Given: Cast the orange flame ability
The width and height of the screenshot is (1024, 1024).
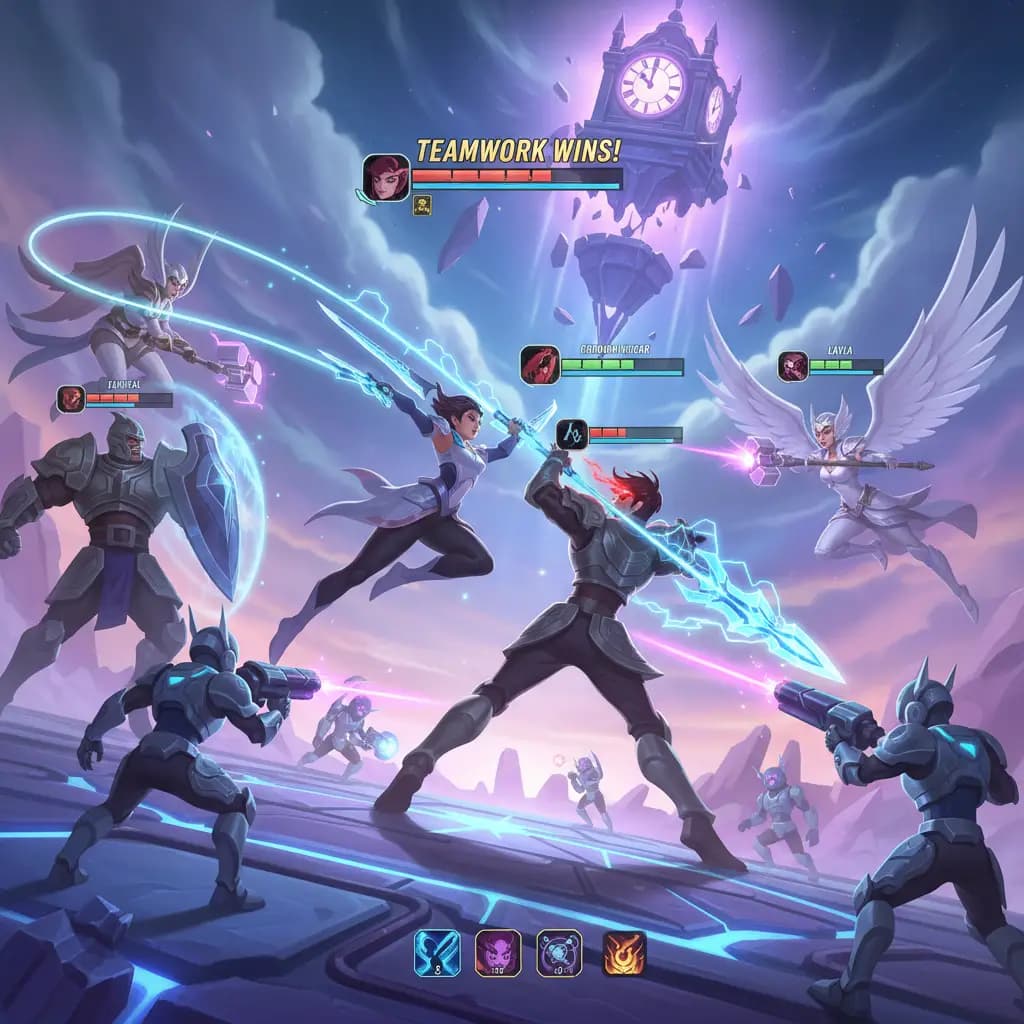Looking at the screenshot, I should coord(623,953).
